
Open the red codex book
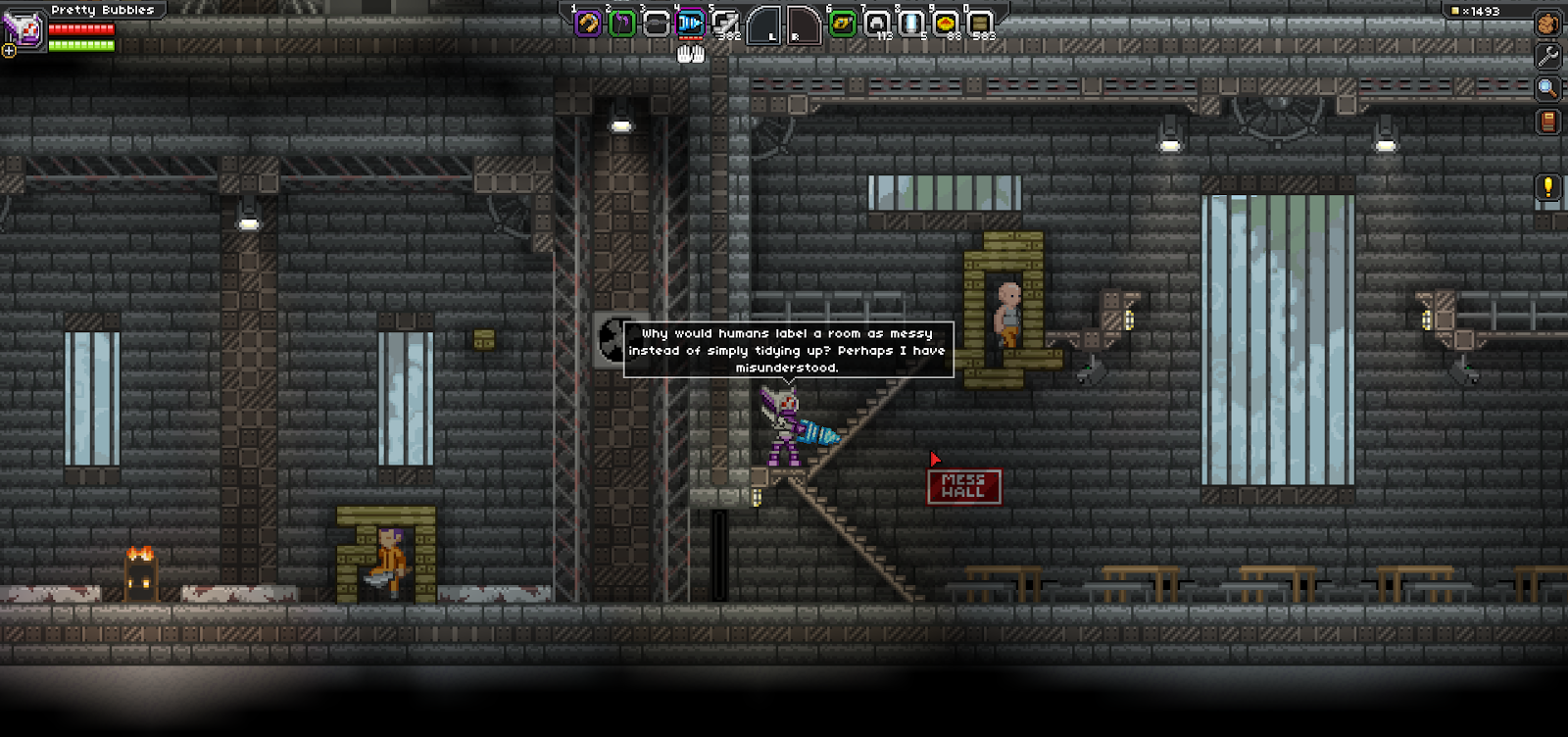tap(1548, 122)
